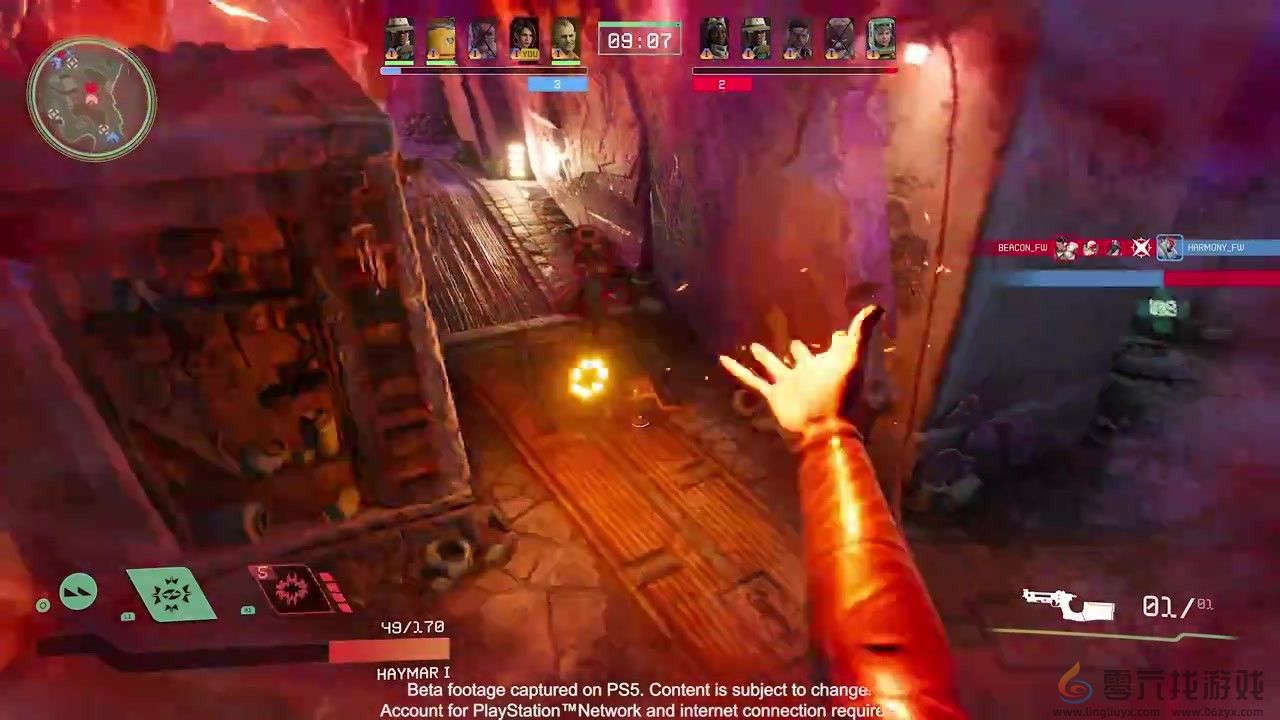Select the yellow robot teammate portrait
Image resolution: width=1280 pixels, height=720 pixels.
click(x=441, y=40)
